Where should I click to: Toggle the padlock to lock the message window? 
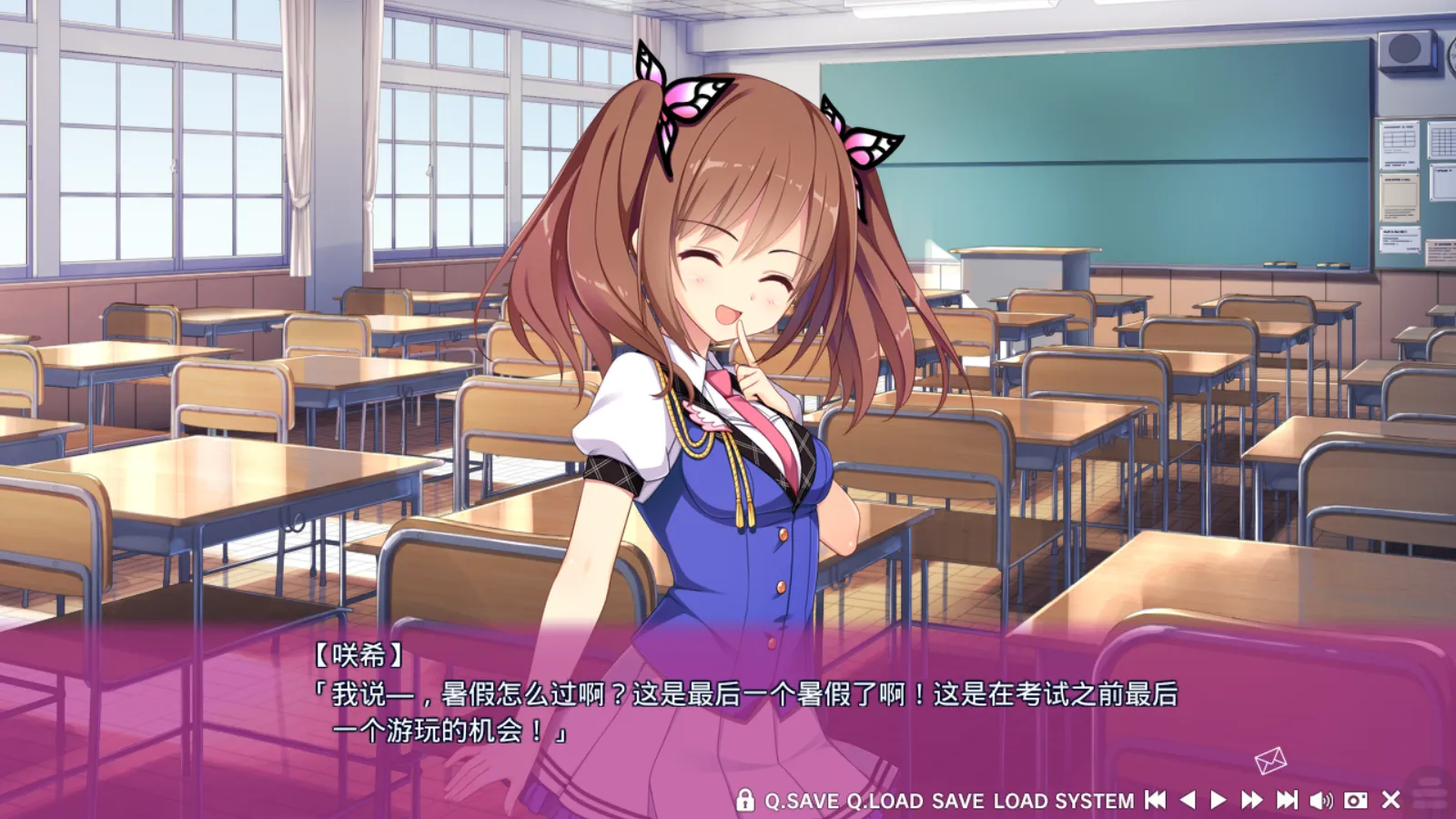coord(744,801)
